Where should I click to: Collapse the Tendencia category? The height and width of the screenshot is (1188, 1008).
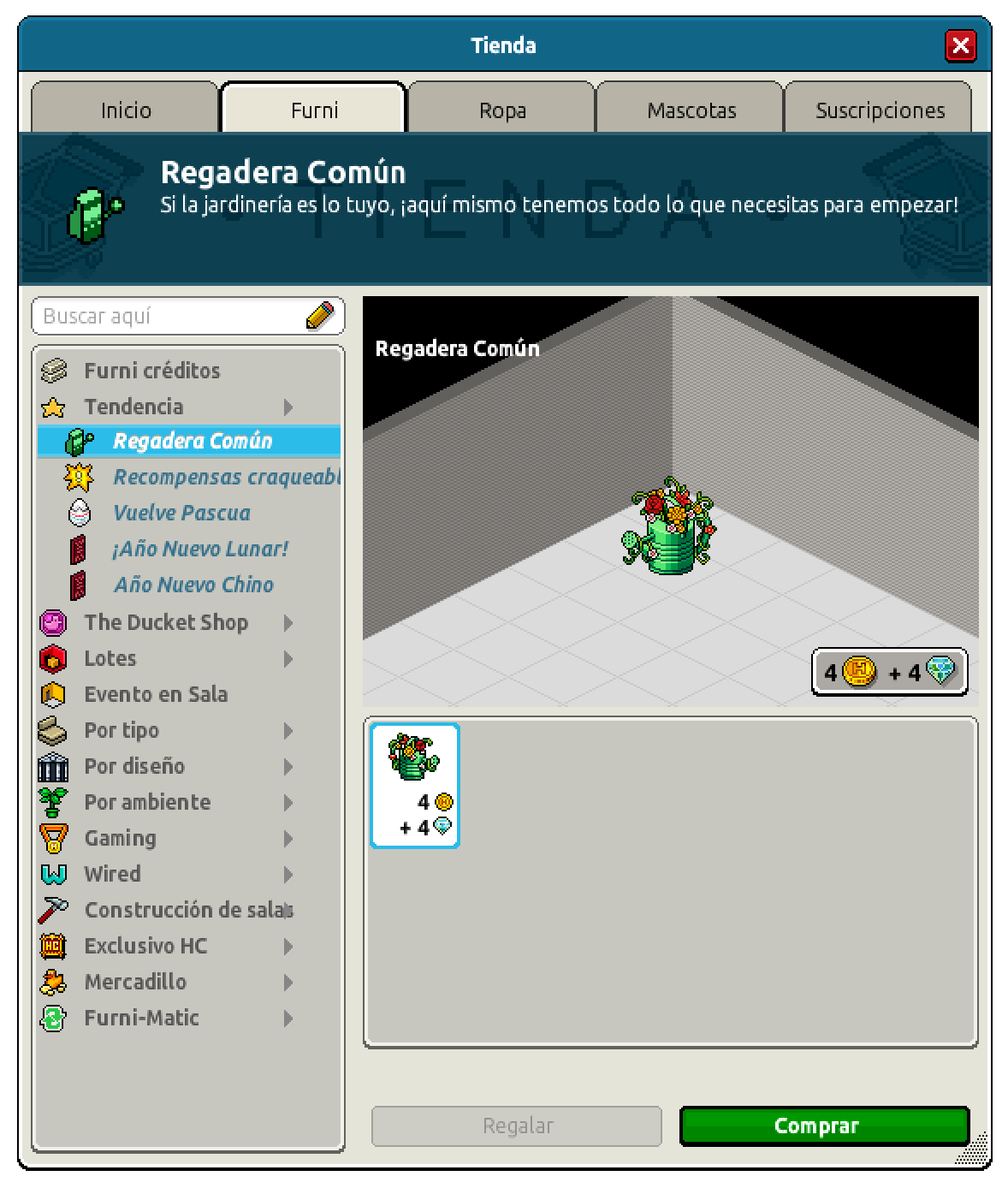click(x=133, y=407)
